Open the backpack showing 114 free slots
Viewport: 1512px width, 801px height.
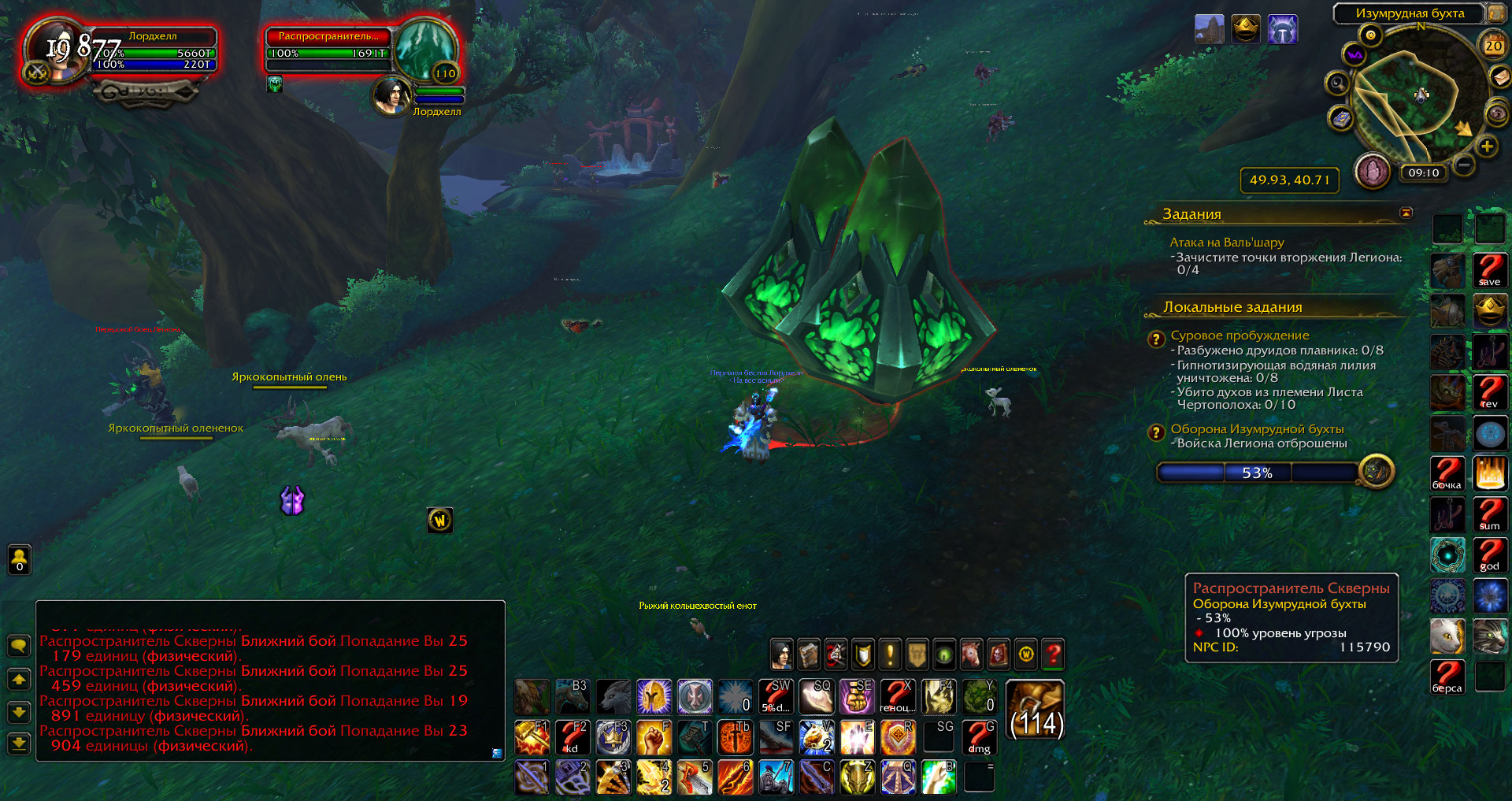click(1036, 710)
